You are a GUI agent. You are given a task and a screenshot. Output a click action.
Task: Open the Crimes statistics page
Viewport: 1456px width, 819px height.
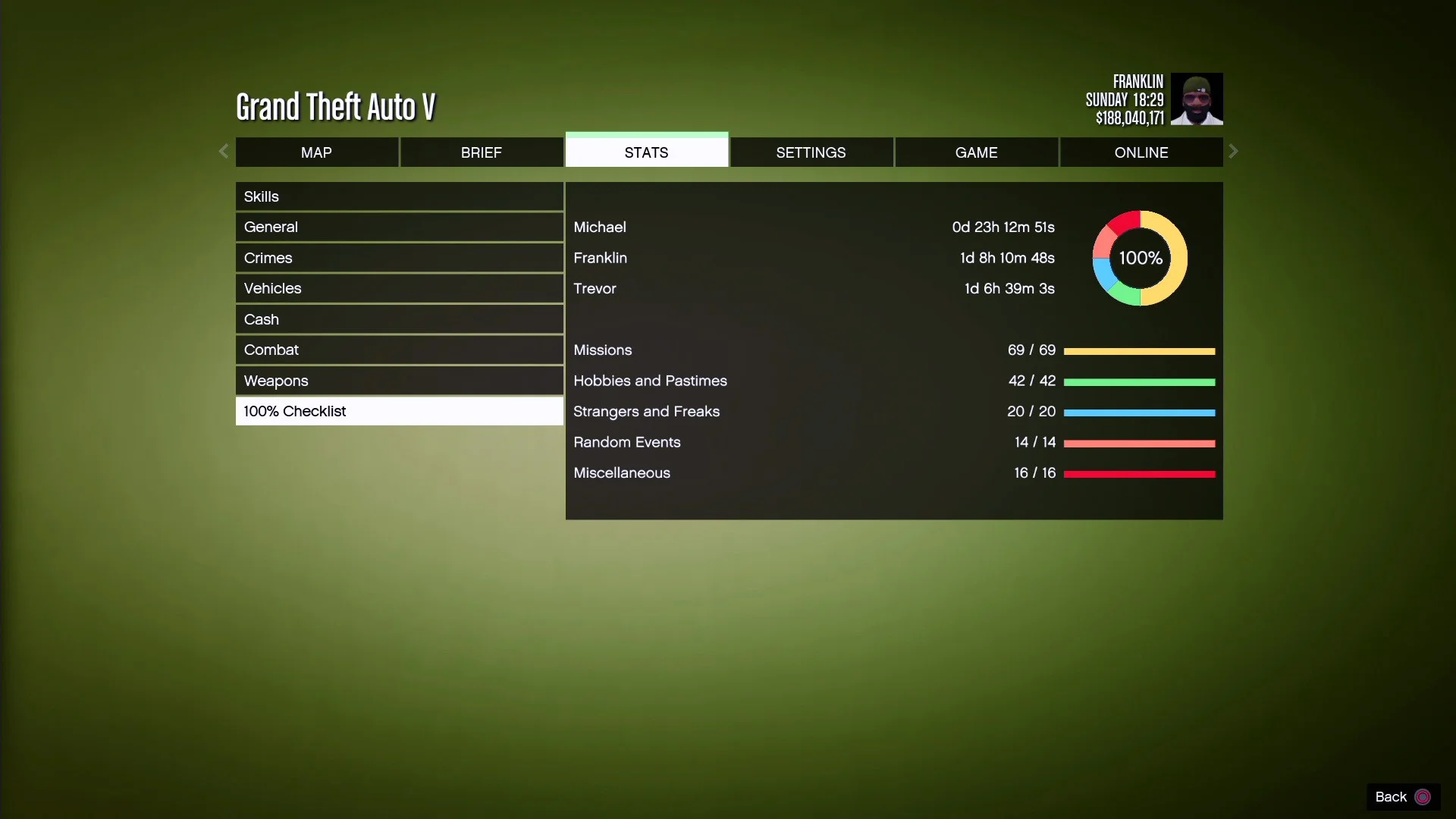[400, 257]
